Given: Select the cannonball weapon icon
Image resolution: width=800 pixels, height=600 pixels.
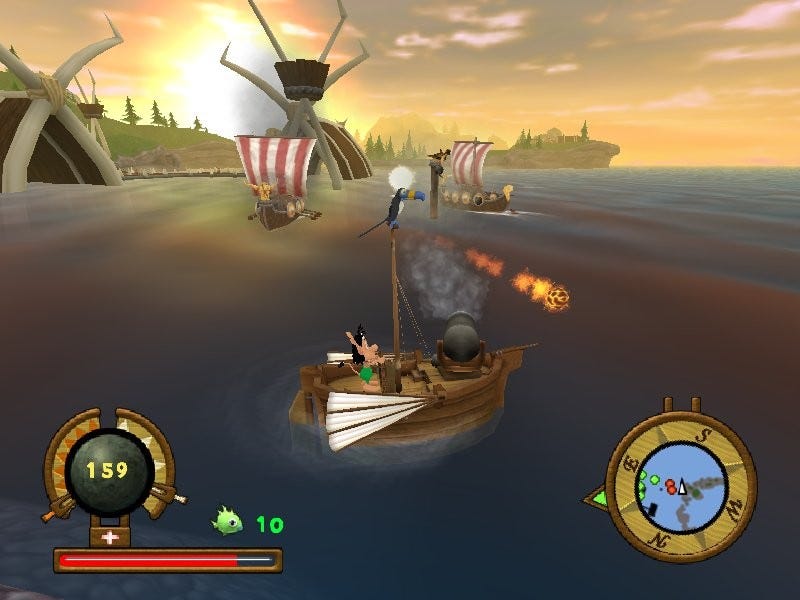Looking at the screenshot, I should (x=110, y=470).
